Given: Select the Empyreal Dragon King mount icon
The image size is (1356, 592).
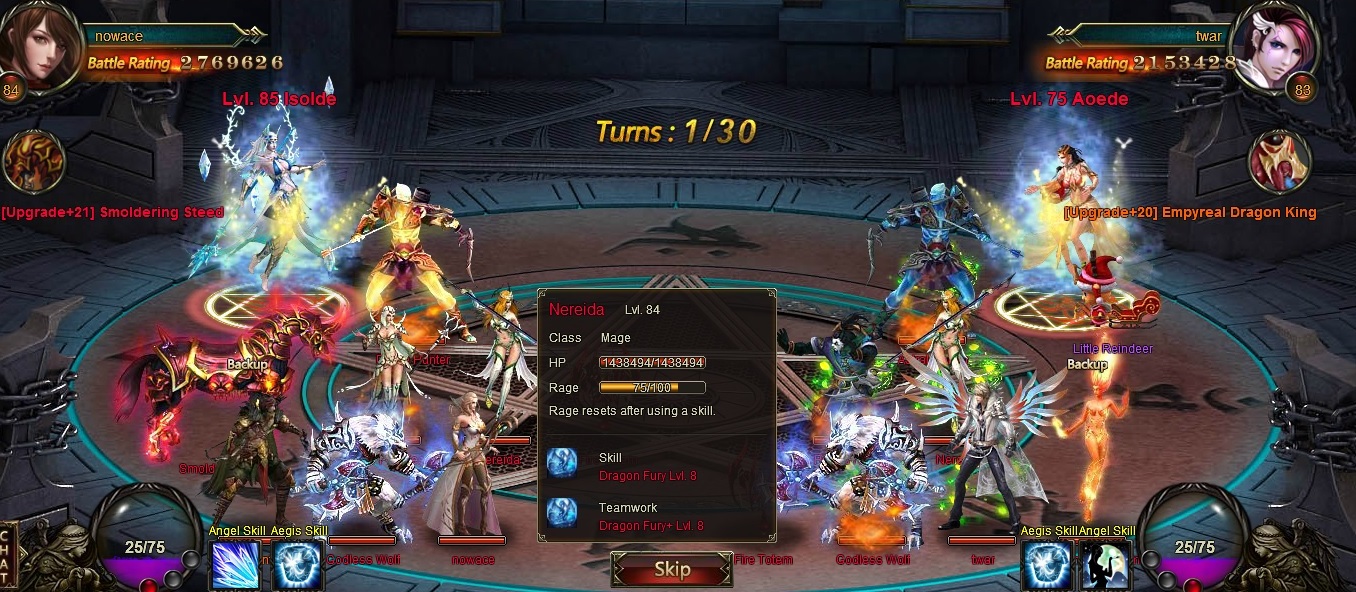Looking at the screenshot, I should pyautogui.click(x=1280, y=162).
